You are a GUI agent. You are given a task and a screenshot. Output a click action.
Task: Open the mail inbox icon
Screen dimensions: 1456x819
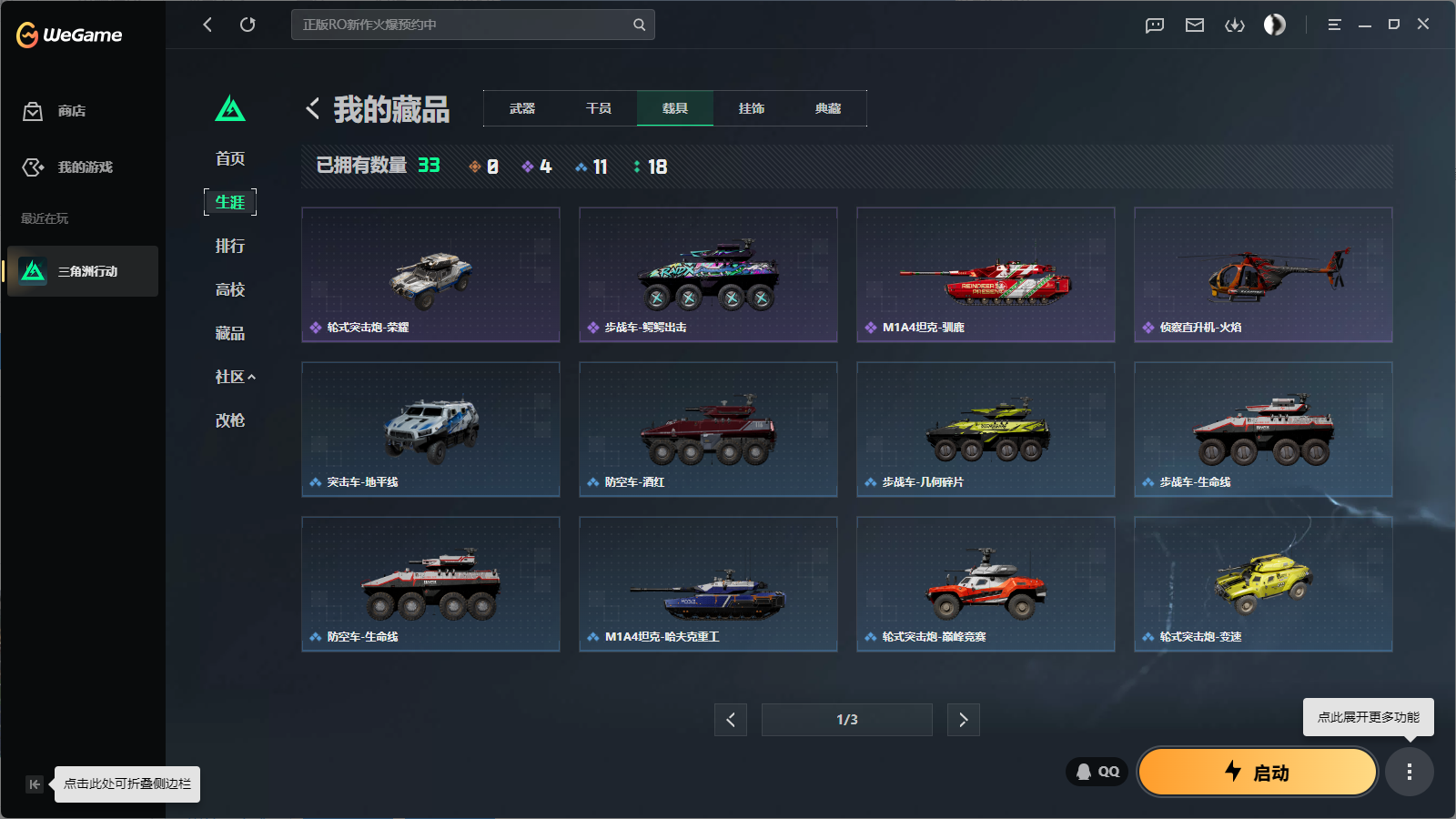click(1195, 25)
